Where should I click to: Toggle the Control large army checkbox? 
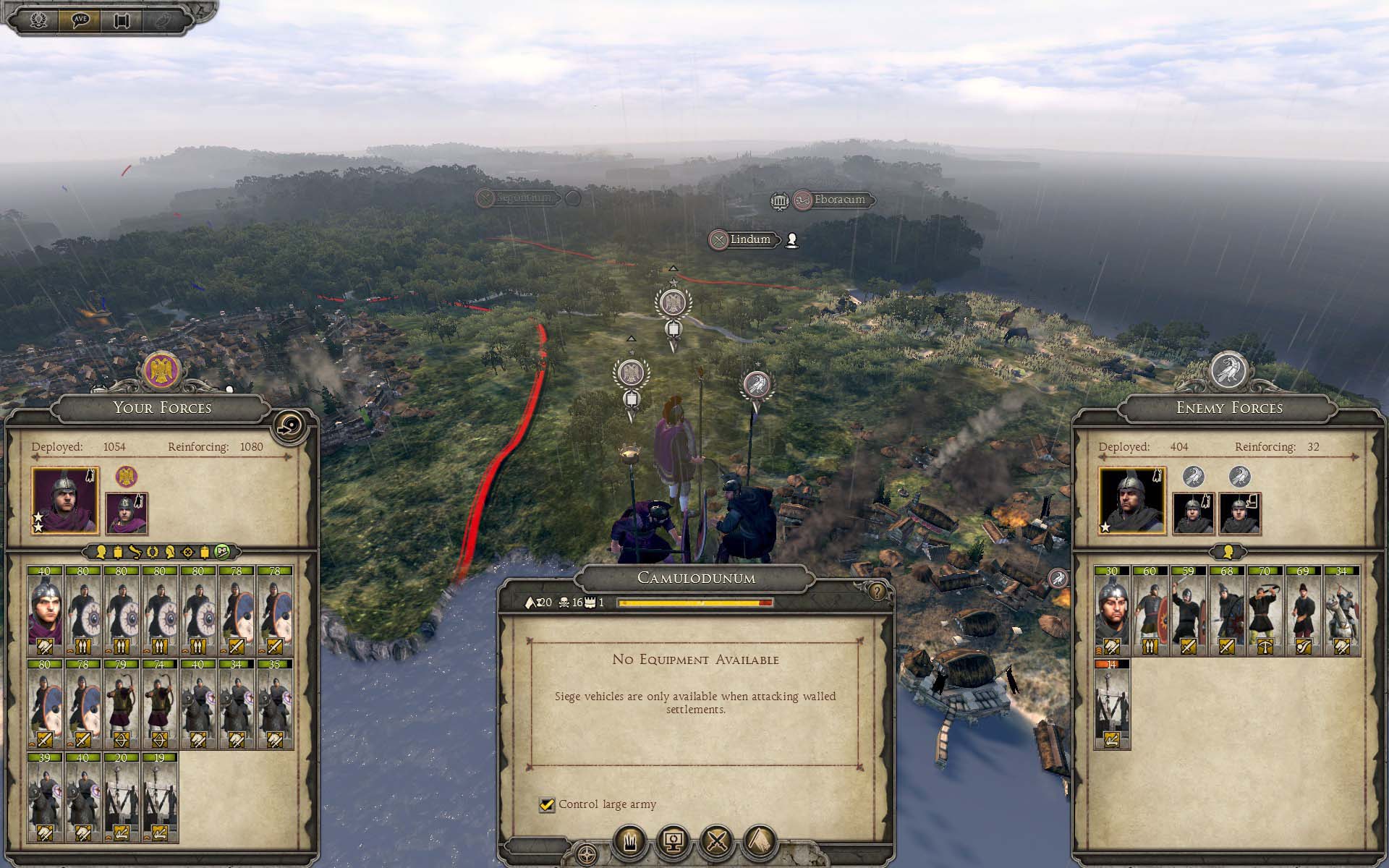[547, 804]
